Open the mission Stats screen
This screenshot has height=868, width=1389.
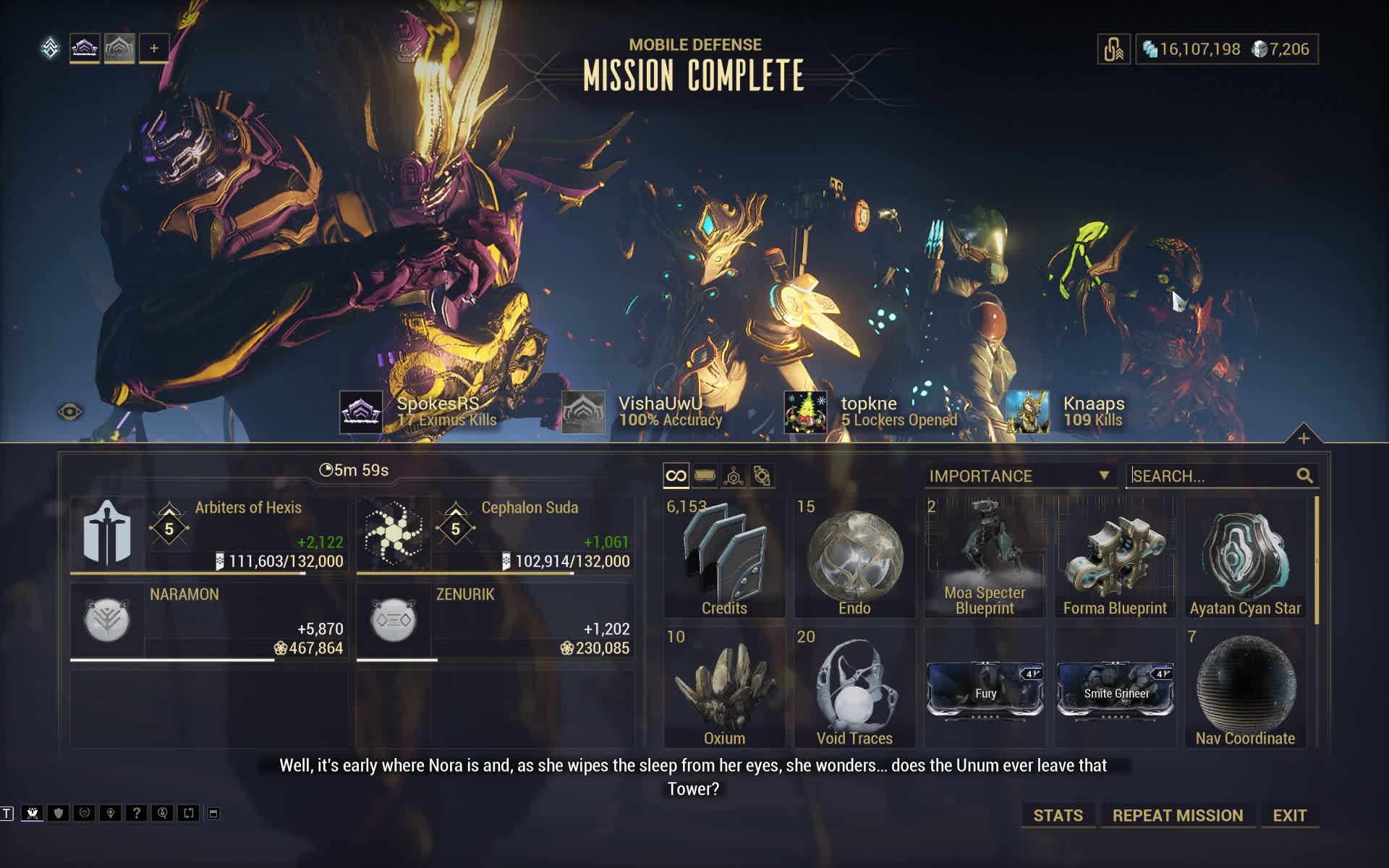1057,815
